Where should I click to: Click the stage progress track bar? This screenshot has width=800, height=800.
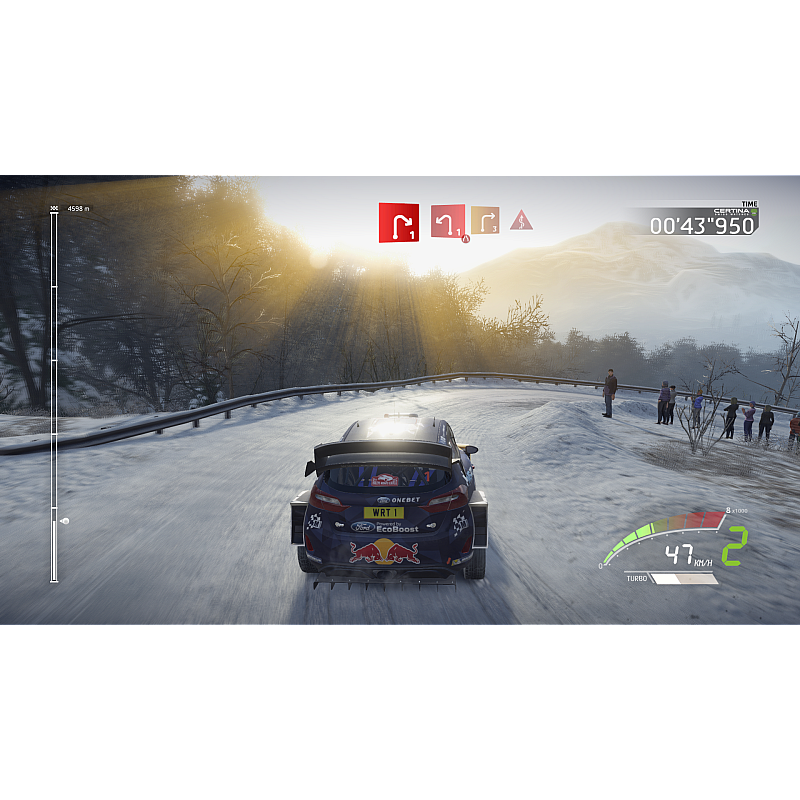[x=54, y=395]
